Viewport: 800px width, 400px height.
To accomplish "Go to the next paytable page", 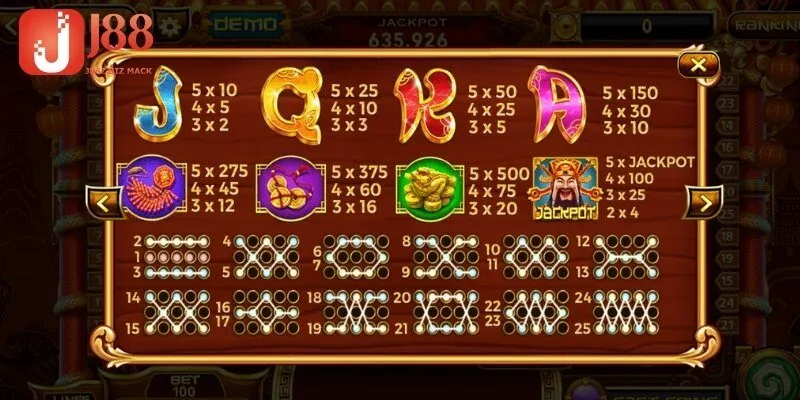I will pyautogui.click(x=704, y=203).
